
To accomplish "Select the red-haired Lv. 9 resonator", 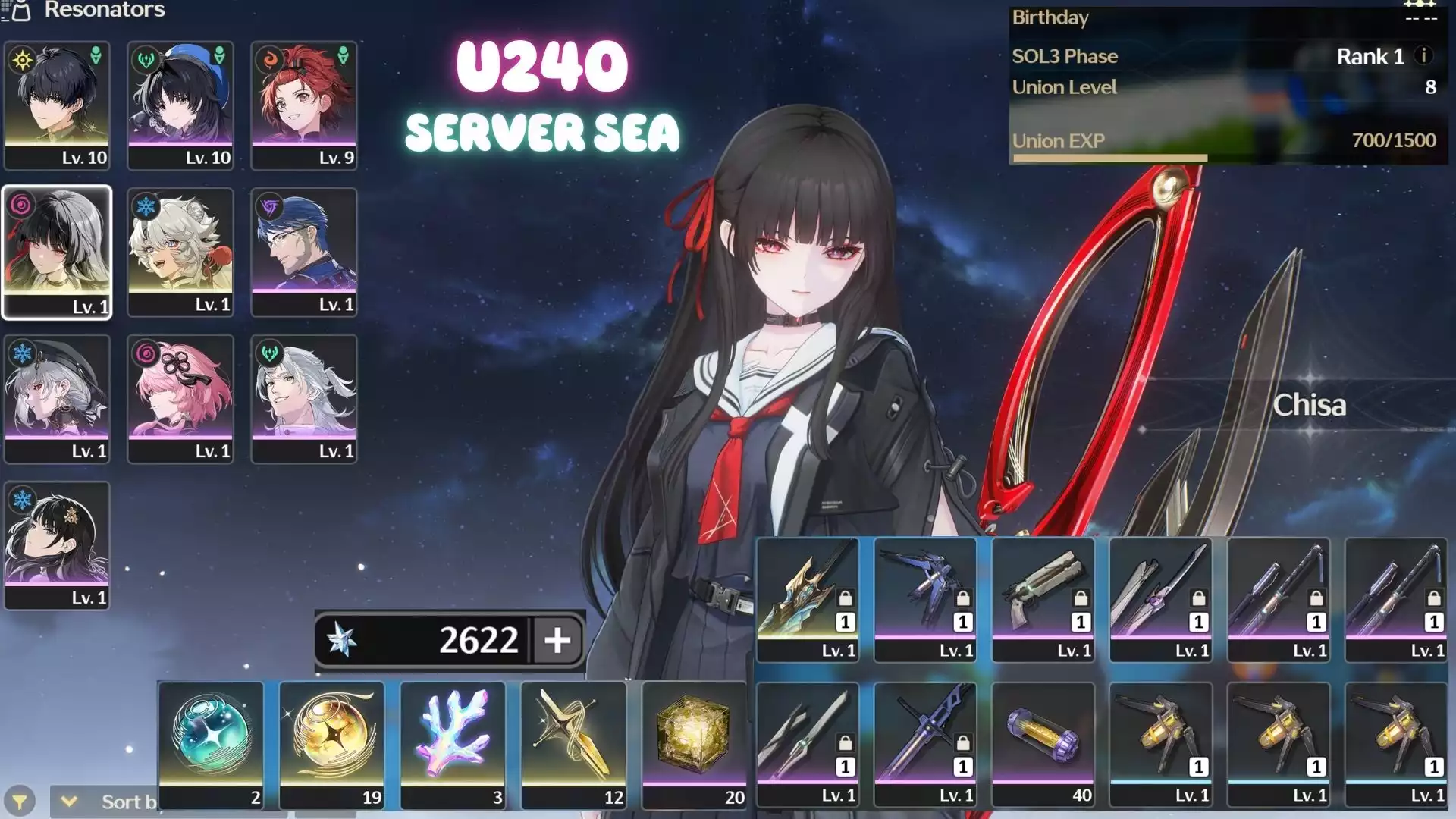I will 304,105.
